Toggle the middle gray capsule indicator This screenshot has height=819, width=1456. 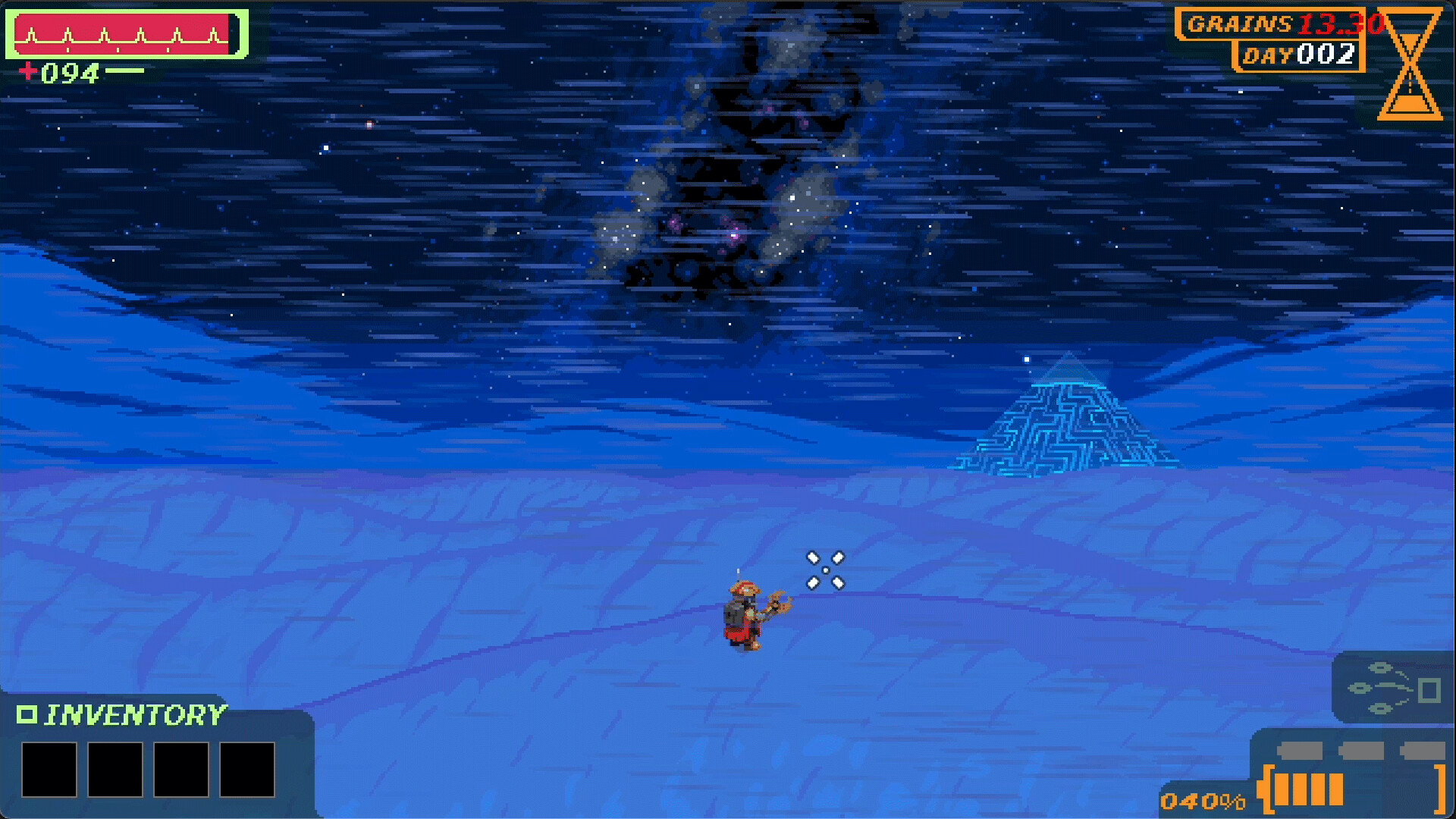[1363, 749]
